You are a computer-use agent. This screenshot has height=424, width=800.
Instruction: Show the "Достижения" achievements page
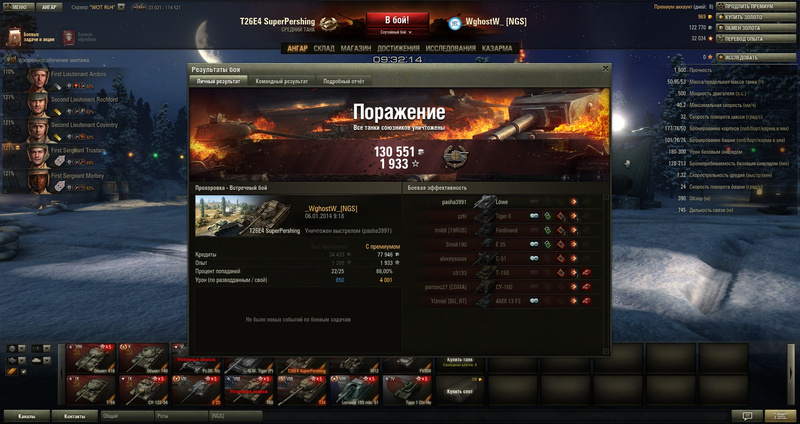click(x=399, y=46)
